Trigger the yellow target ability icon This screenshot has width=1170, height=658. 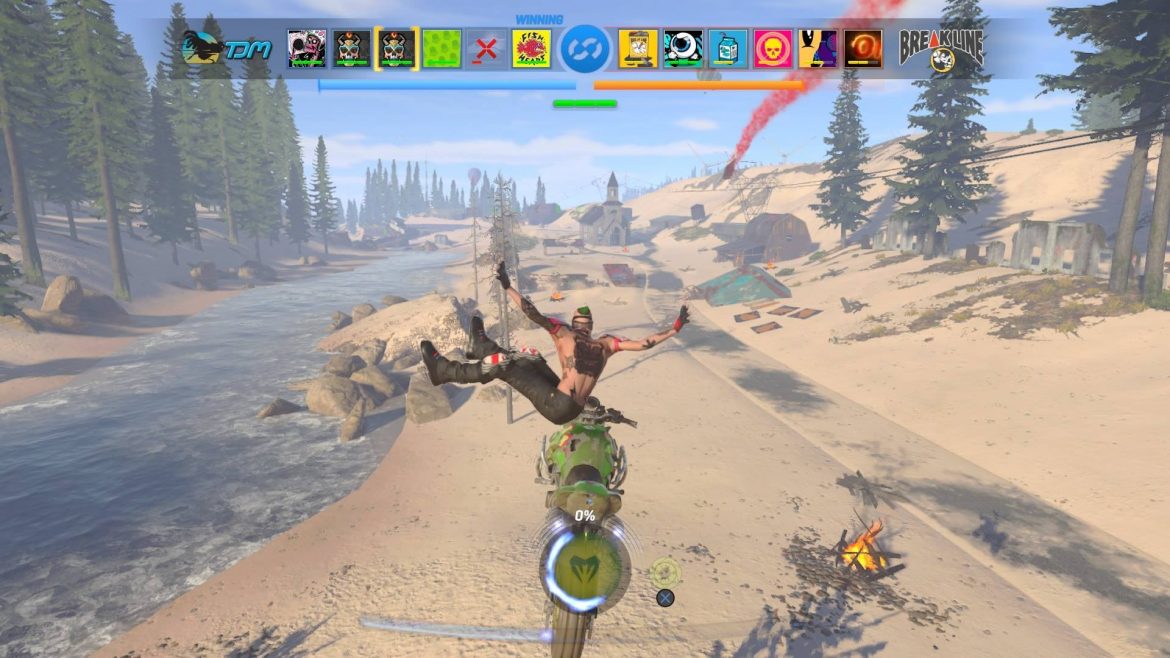pos(665,572)
